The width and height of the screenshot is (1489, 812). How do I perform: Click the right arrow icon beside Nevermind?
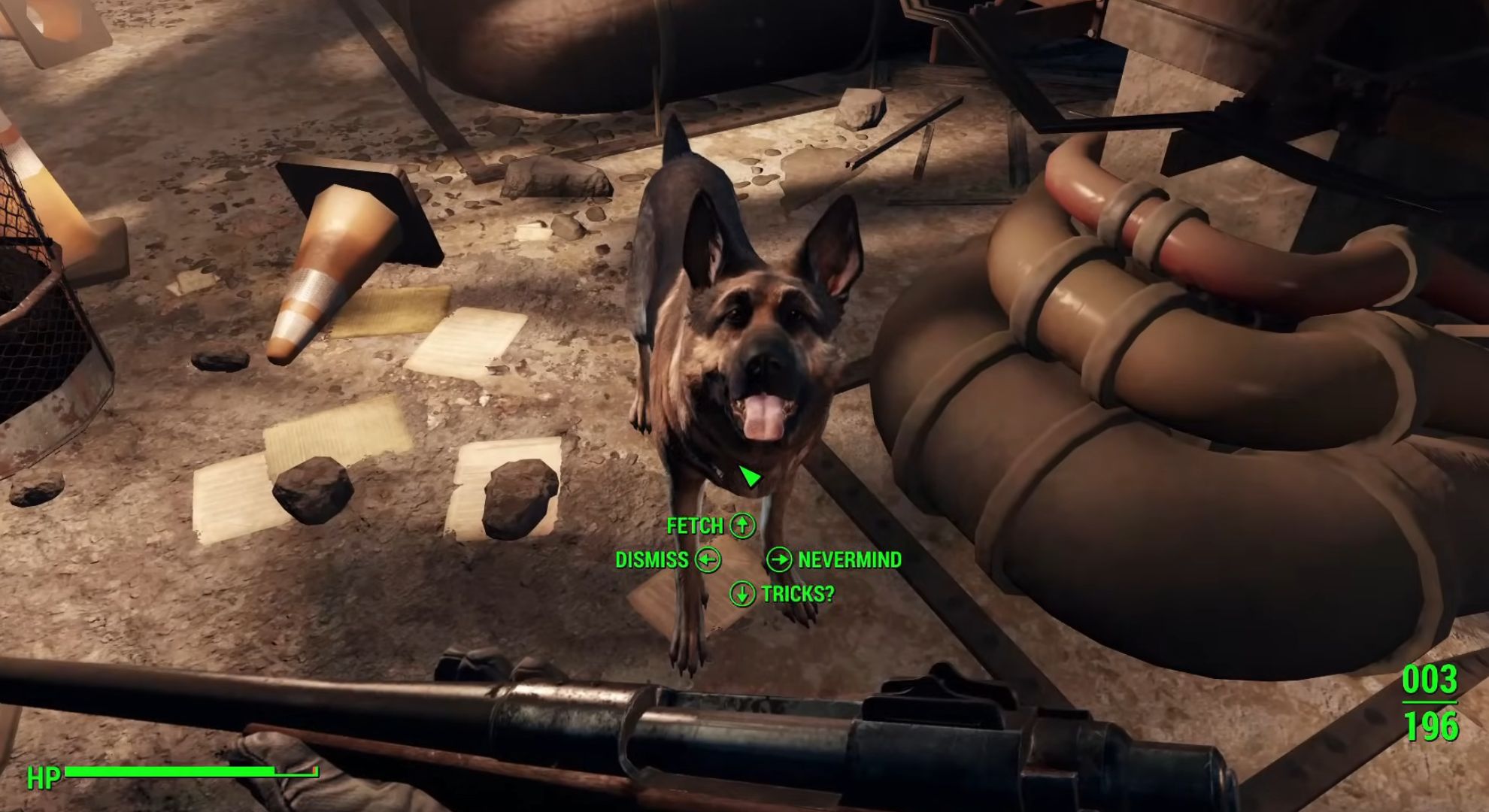(x=778, y=559)
